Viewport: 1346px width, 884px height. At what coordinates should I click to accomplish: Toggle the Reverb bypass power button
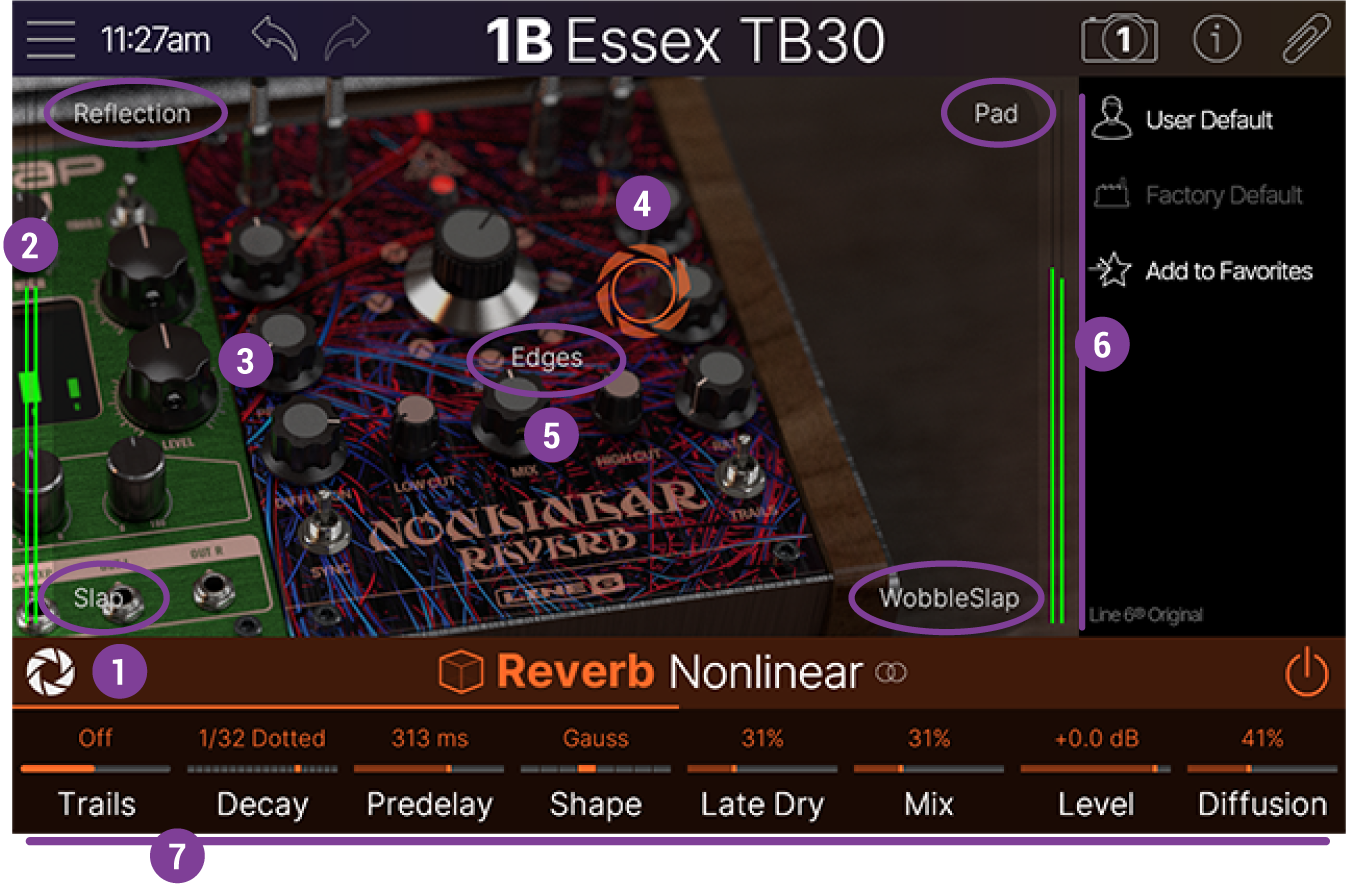tap(1308, 672)
